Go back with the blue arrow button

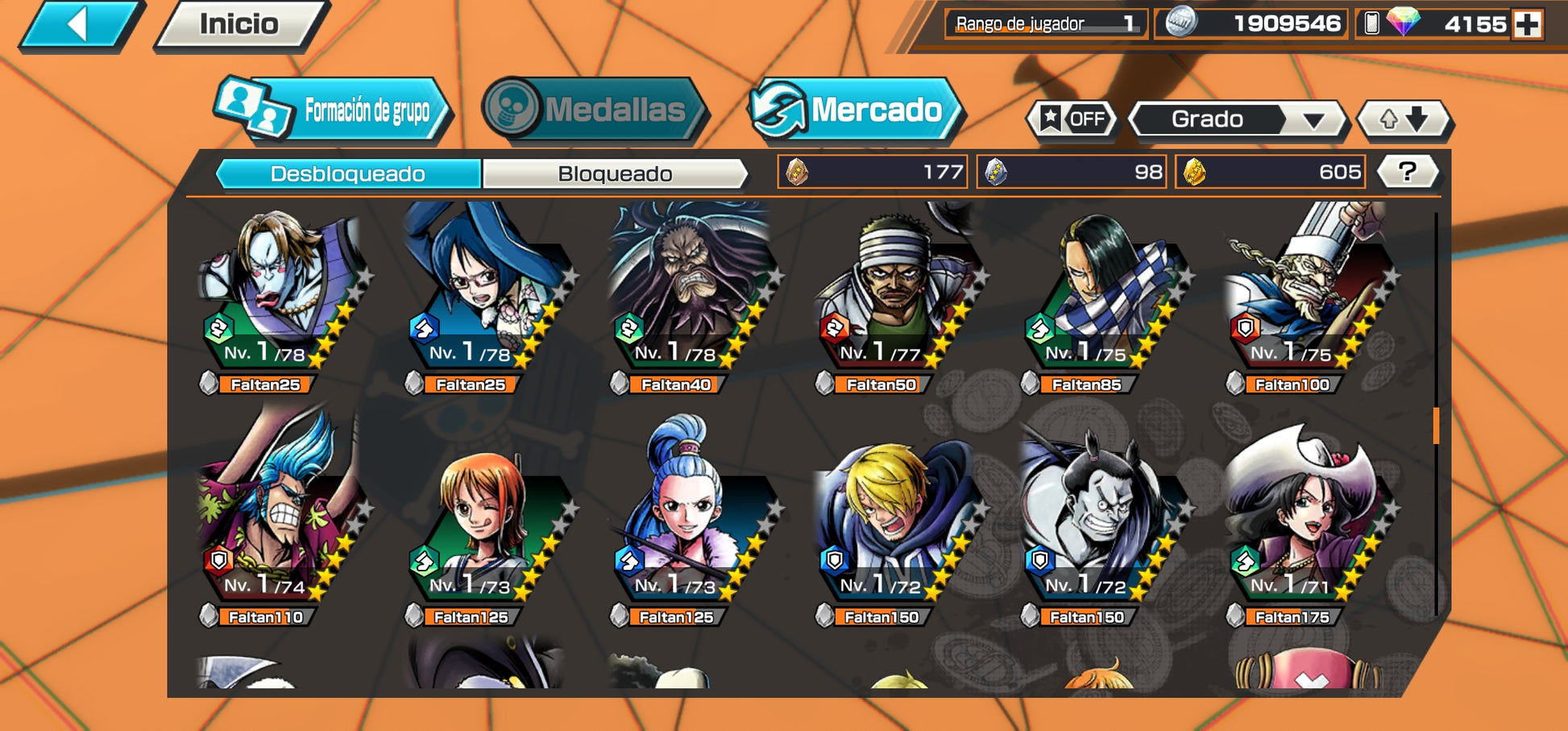click(79, 25)
